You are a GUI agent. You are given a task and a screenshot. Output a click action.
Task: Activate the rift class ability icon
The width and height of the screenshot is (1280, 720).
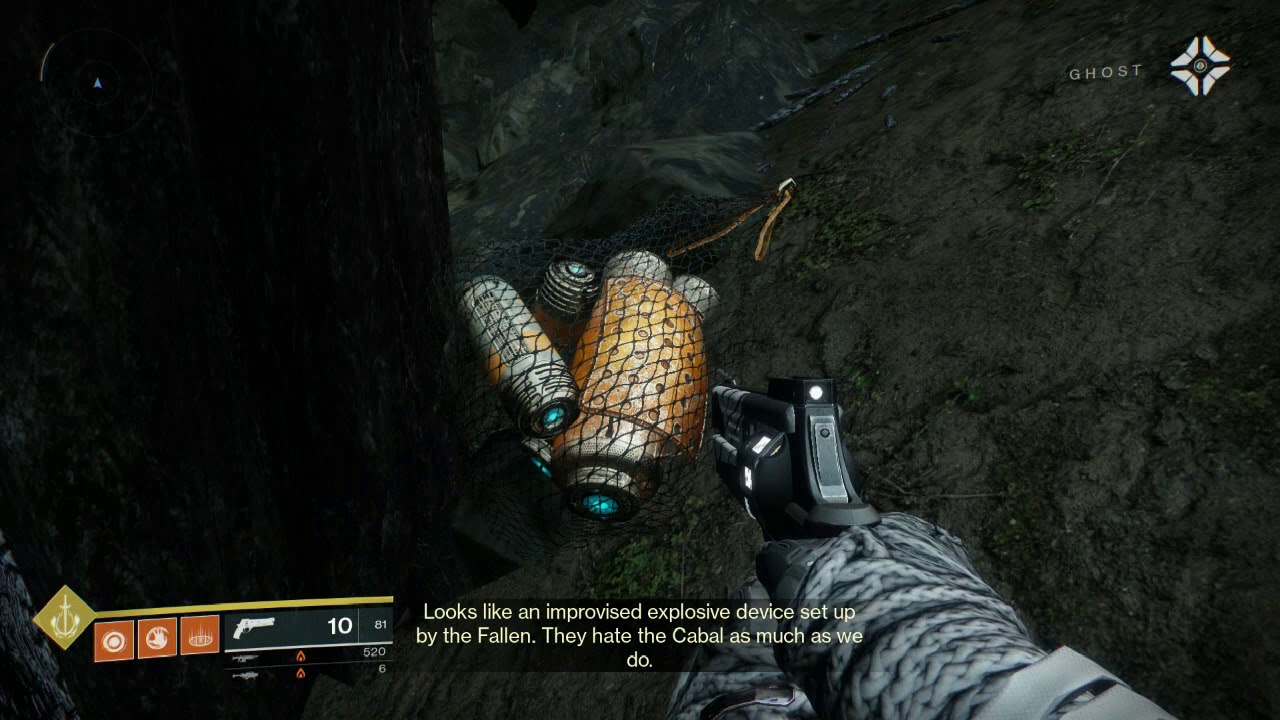coord(200,638)
